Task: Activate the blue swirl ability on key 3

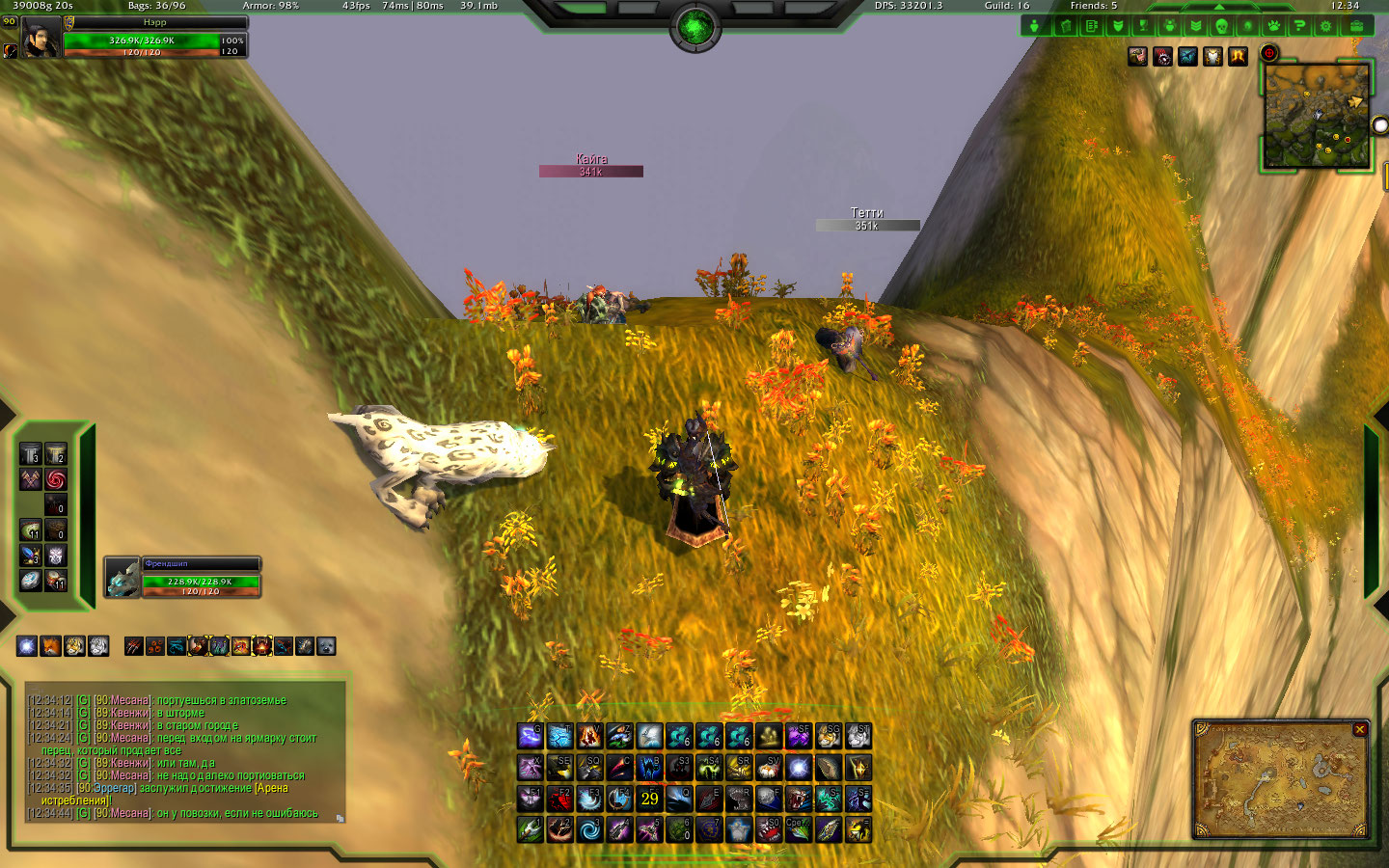Action: tap(589, 829)
